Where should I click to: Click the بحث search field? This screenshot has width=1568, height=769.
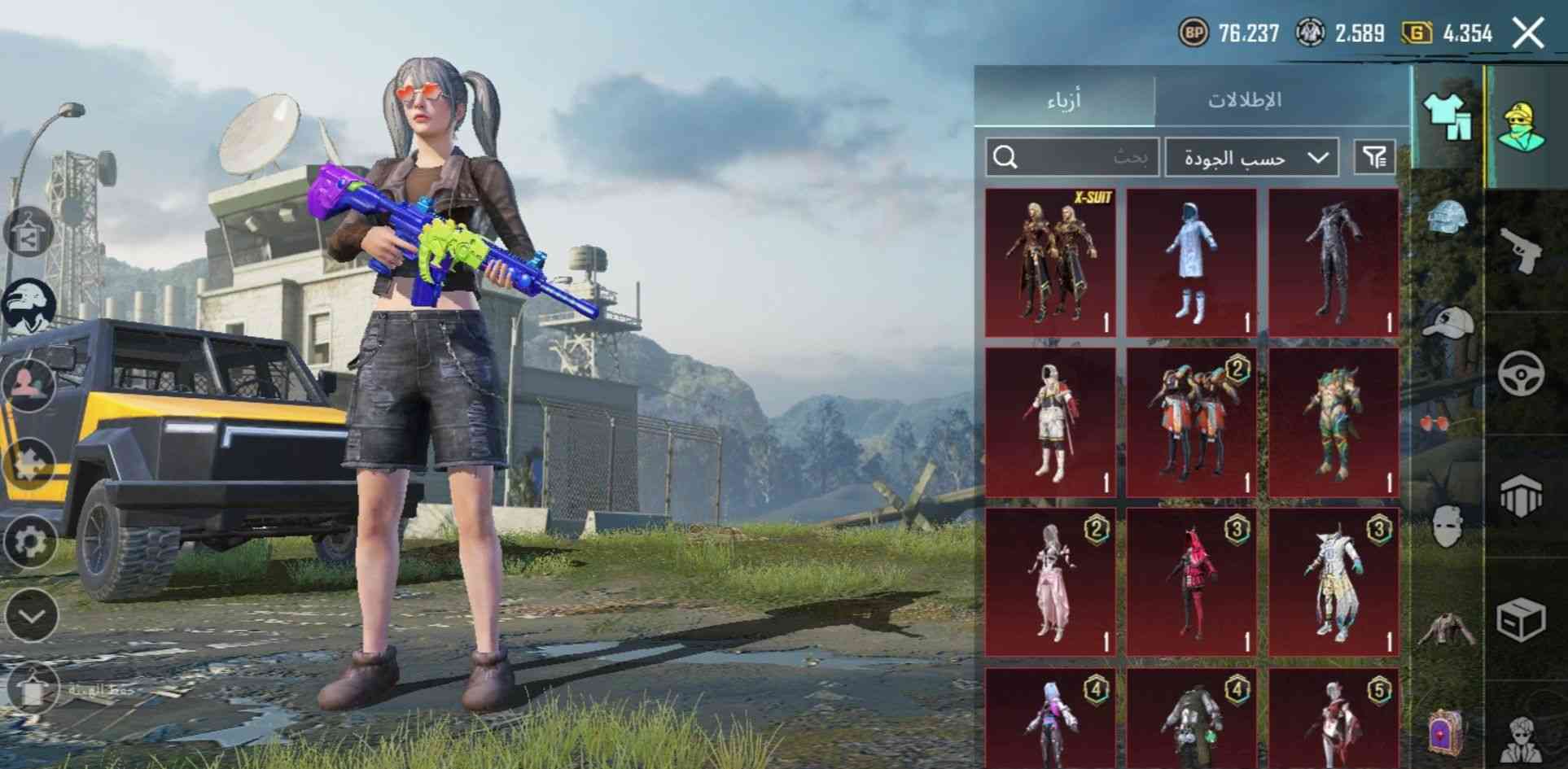click(x=1072, y=157)
